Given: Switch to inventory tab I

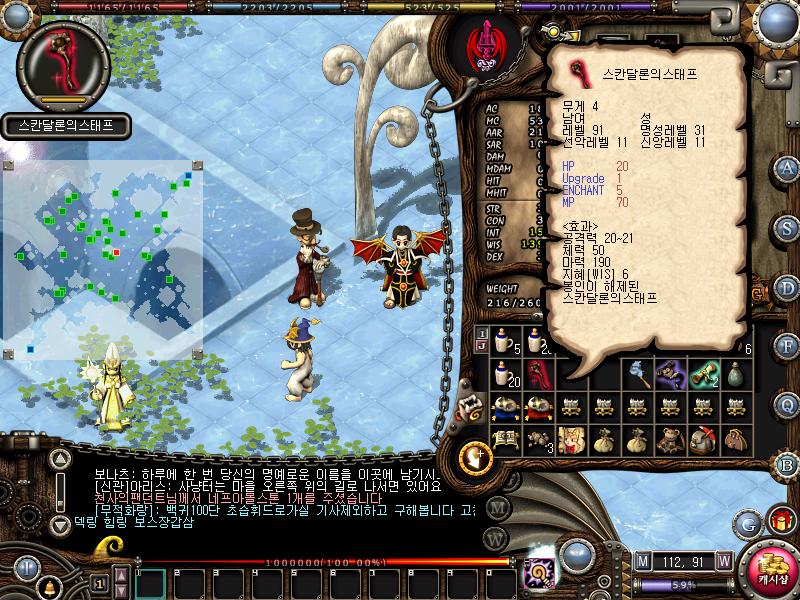Looking at the screenshot, I should coord(482,333).
